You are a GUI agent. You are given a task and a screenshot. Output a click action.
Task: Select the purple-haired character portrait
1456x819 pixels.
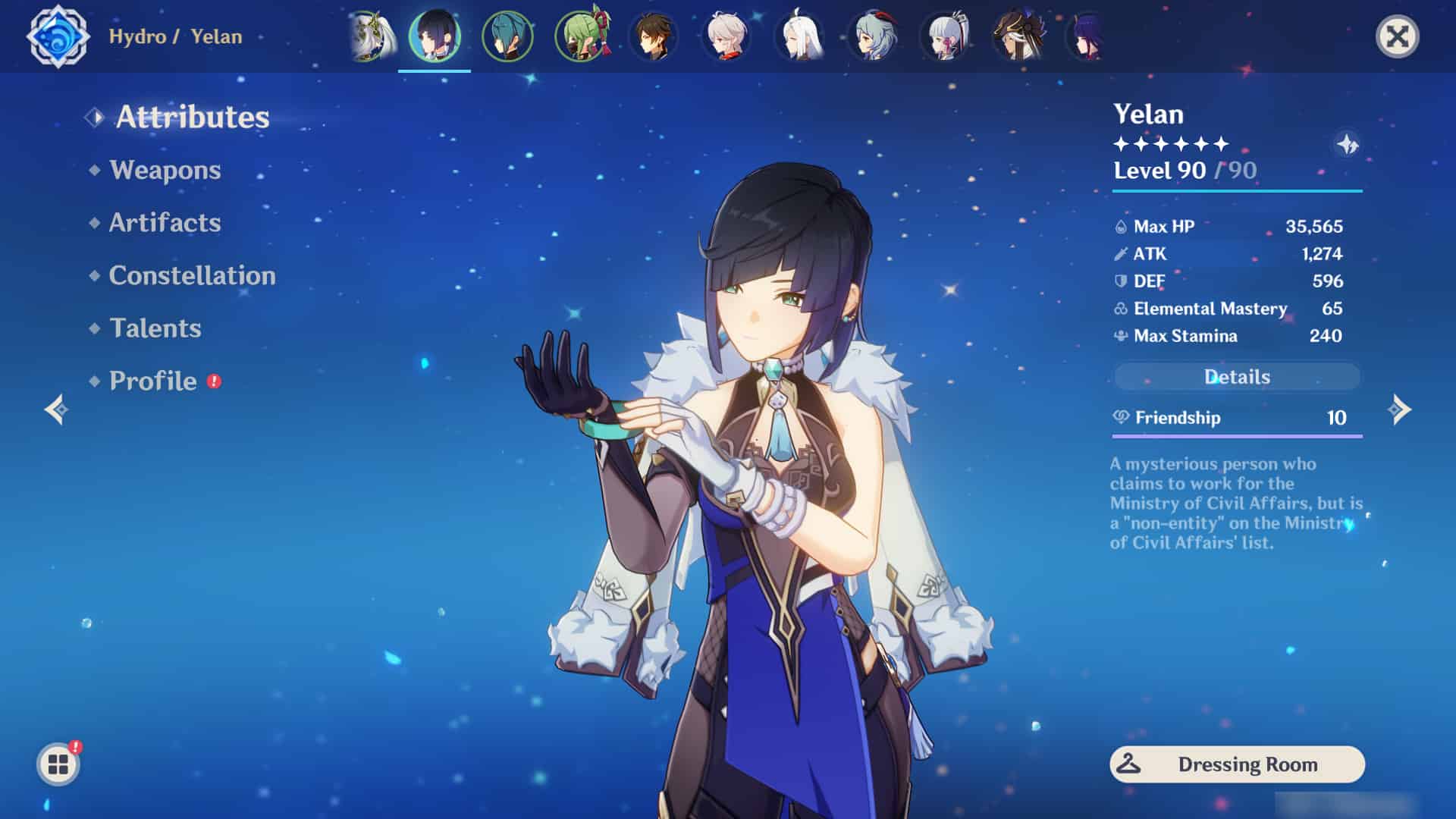point(1087,36)
